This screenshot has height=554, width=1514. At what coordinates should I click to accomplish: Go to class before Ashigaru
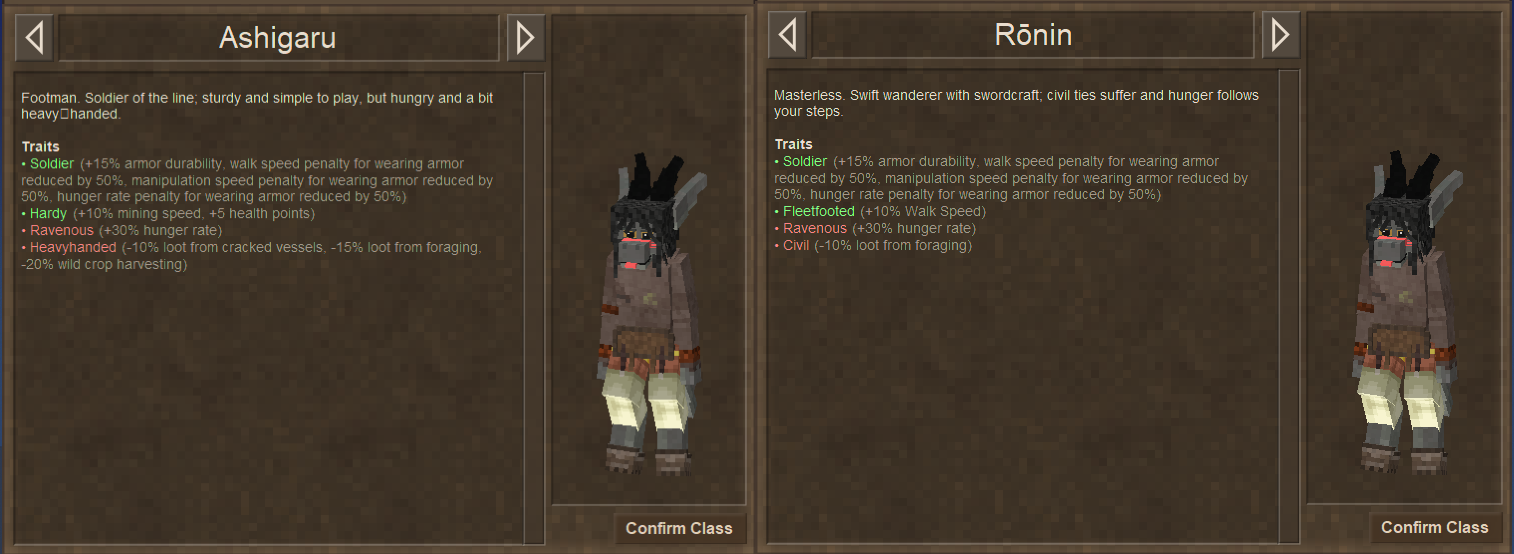(x=34, y=38)
